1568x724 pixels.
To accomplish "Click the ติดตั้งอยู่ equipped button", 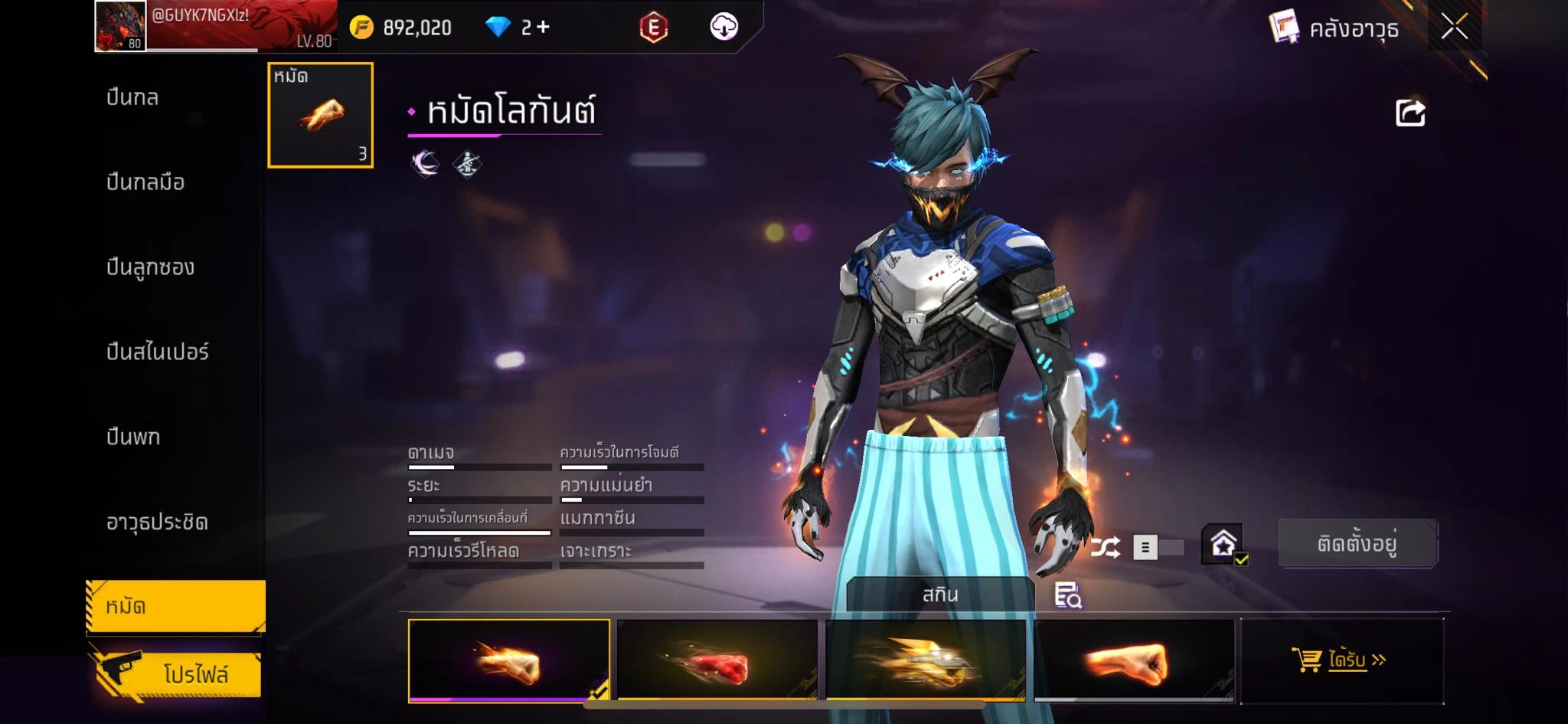I will pos(1357,544).
